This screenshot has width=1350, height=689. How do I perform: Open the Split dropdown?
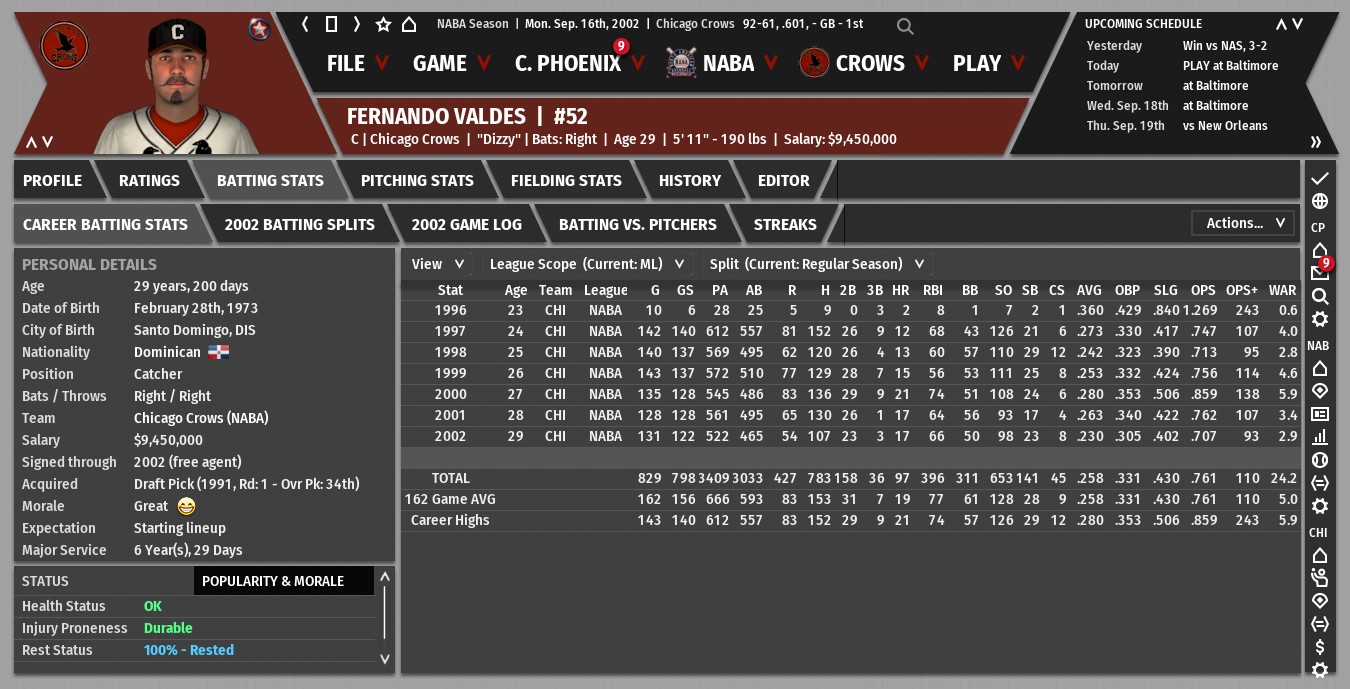pyautogui.click(x=816, y=264)
